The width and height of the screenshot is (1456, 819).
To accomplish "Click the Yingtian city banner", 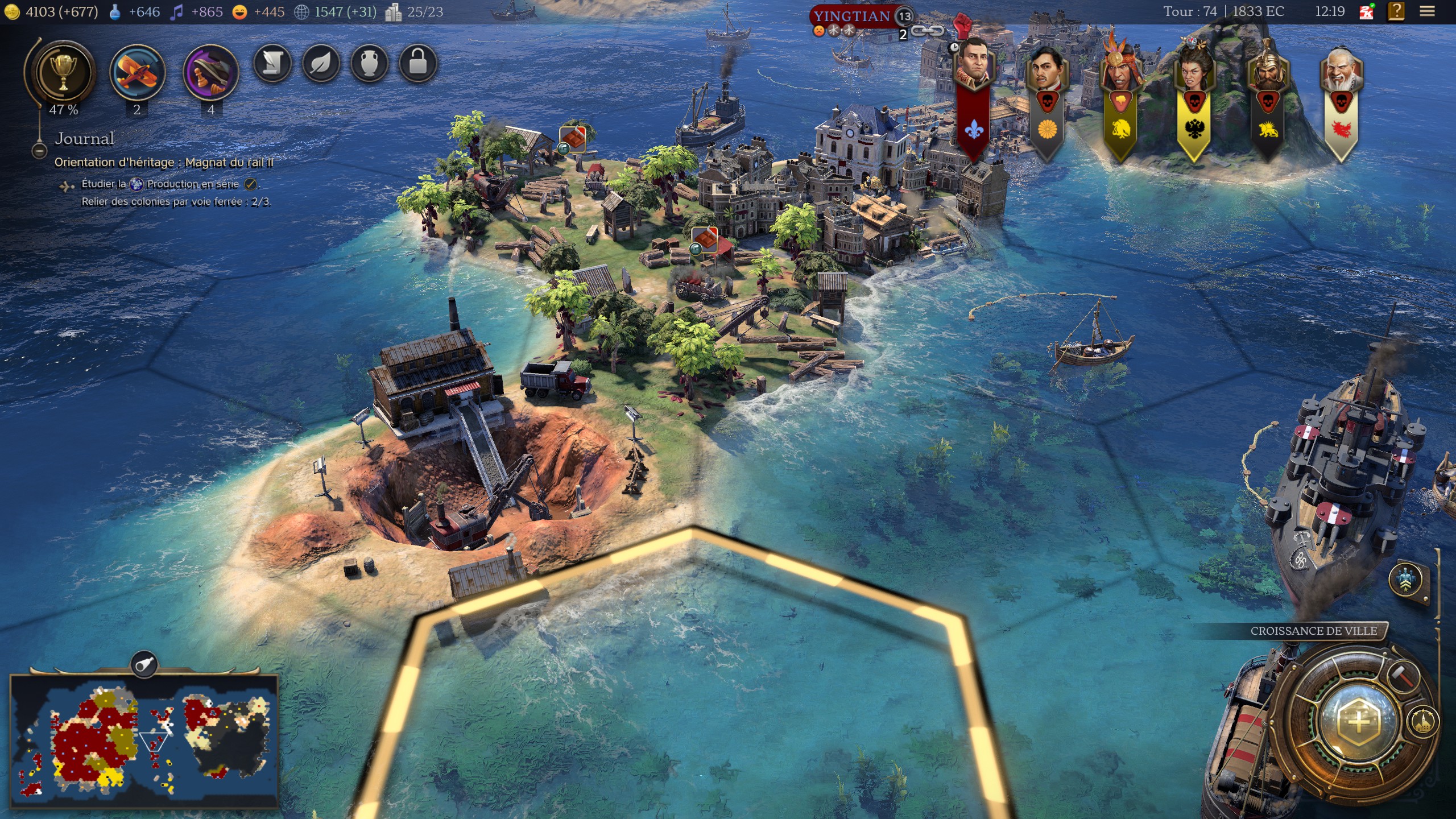I will (x=851, y=16).
